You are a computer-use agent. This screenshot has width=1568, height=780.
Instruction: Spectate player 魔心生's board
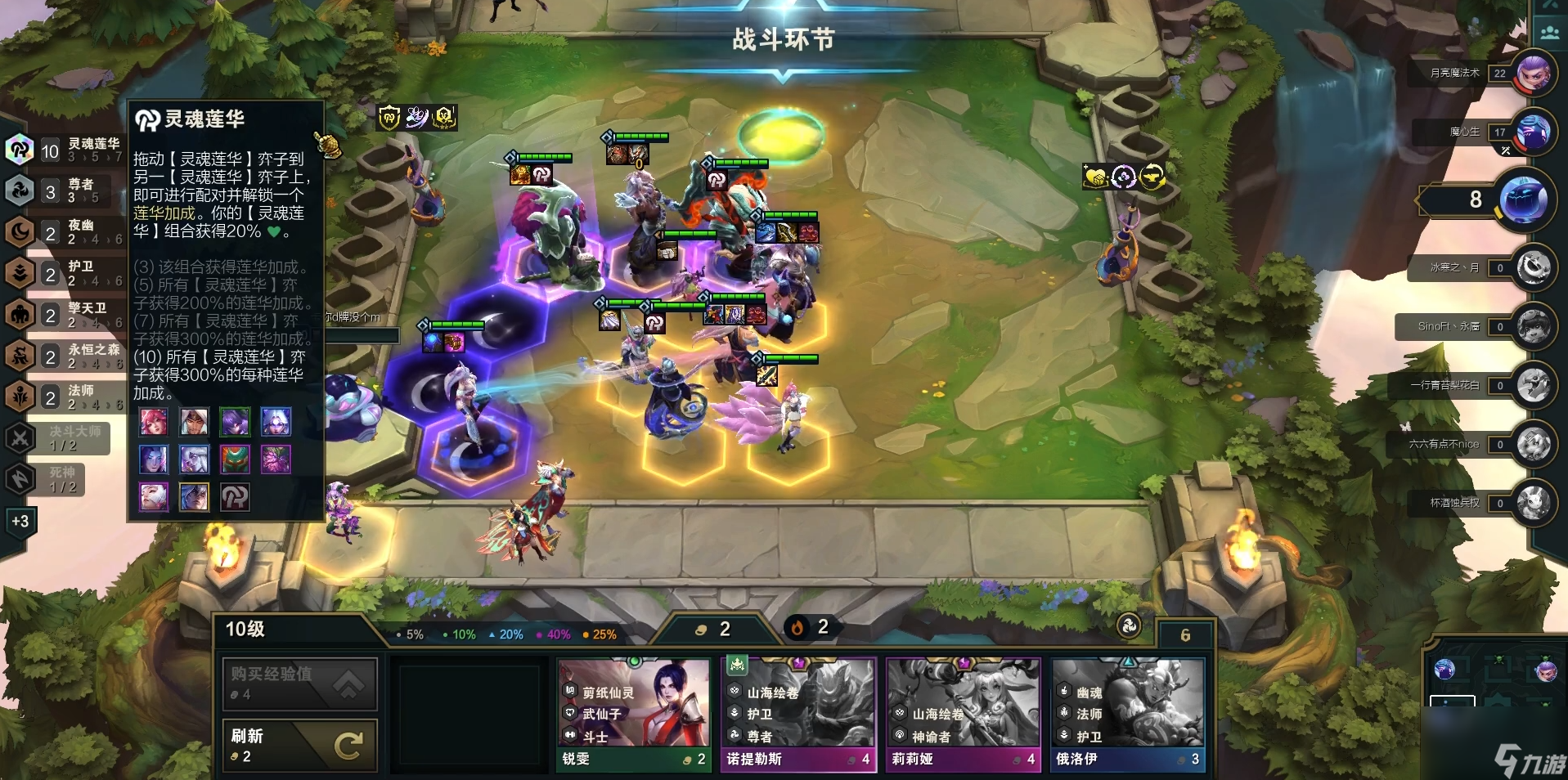coord(1532,132)
